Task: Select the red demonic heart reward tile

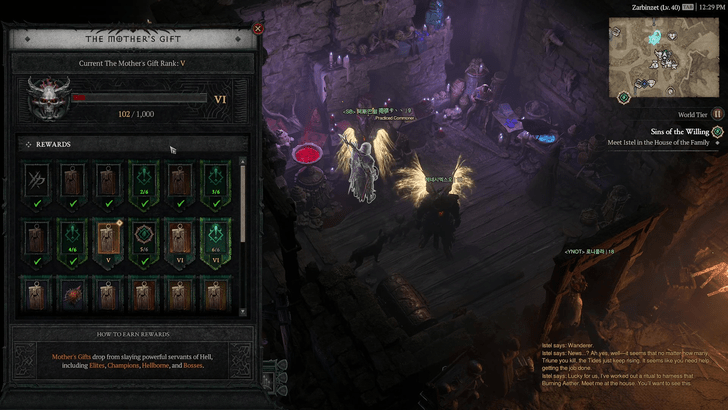Action: (73, 297)
